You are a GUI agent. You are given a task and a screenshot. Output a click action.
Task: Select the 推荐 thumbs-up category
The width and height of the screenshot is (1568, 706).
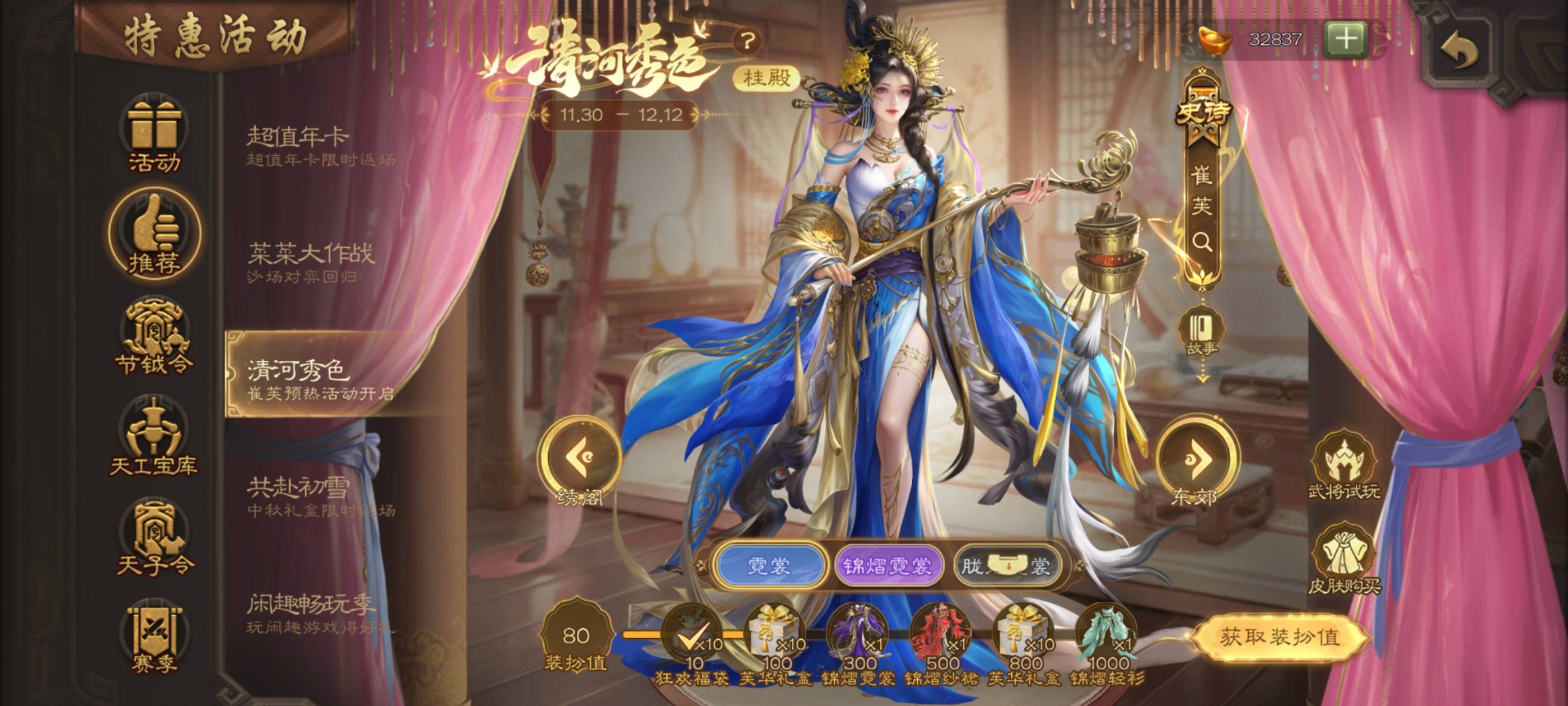154,236
